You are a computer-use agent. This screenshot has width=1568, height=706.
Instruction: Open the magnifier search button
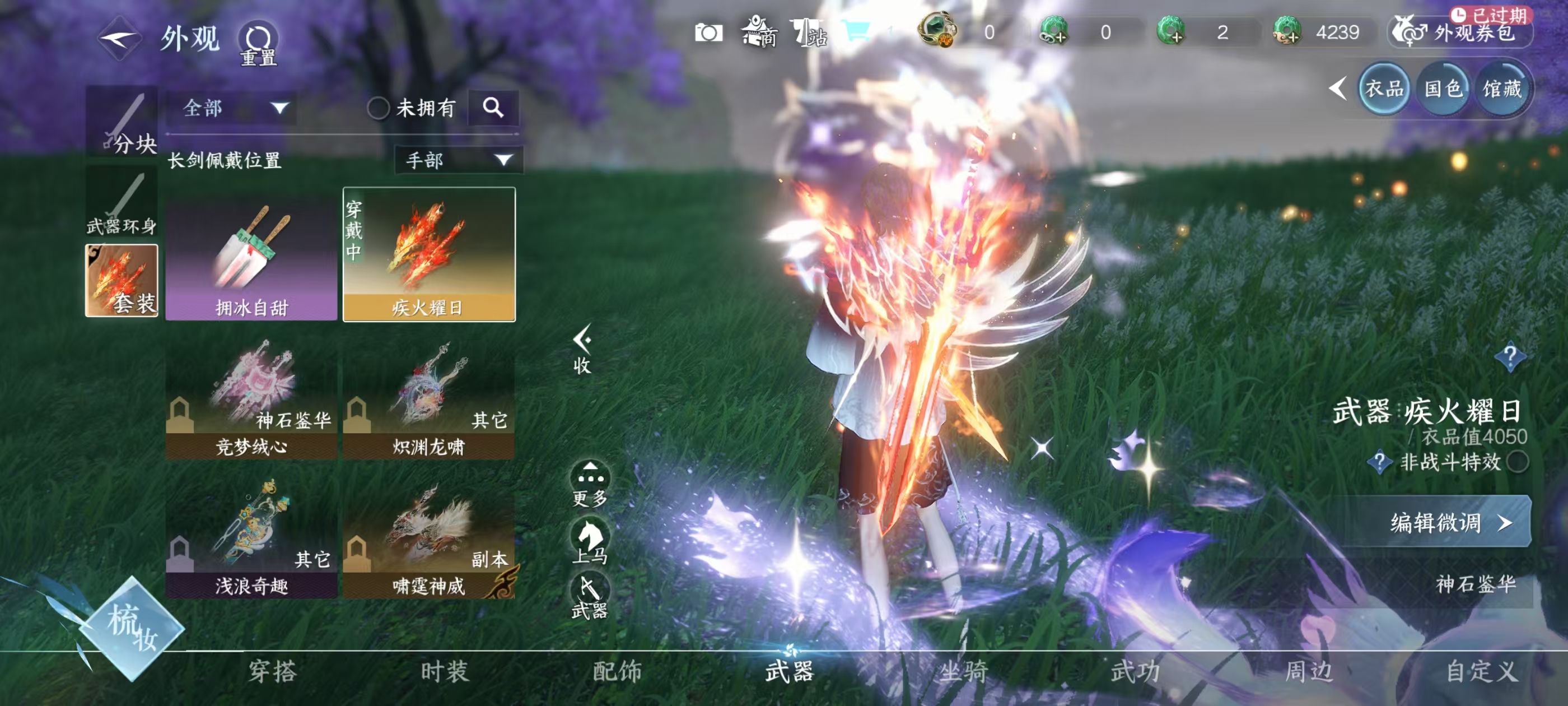(x=493, y=108)
